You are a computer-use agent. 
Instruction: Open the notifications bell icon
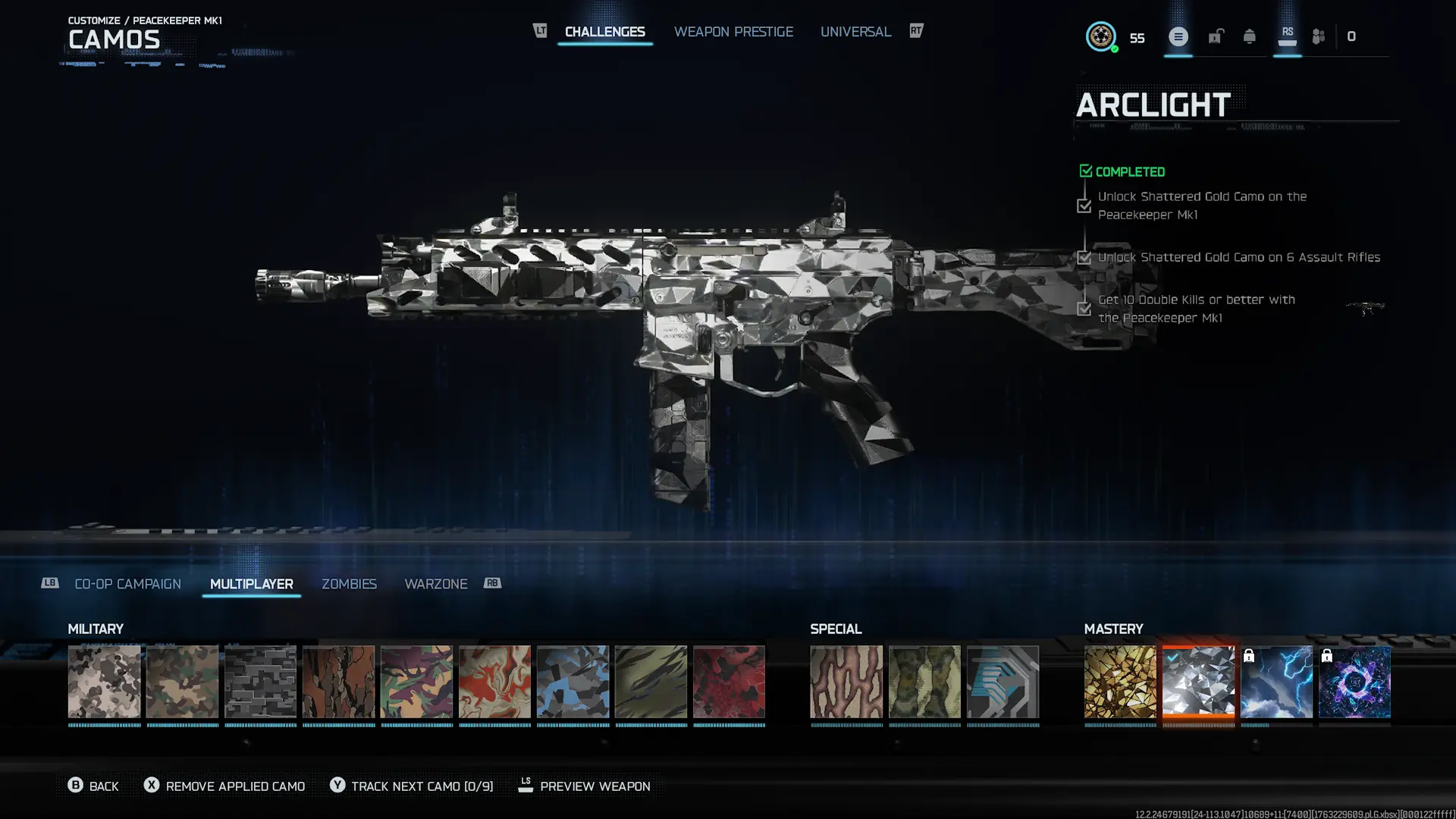[x=1247, y=36]
